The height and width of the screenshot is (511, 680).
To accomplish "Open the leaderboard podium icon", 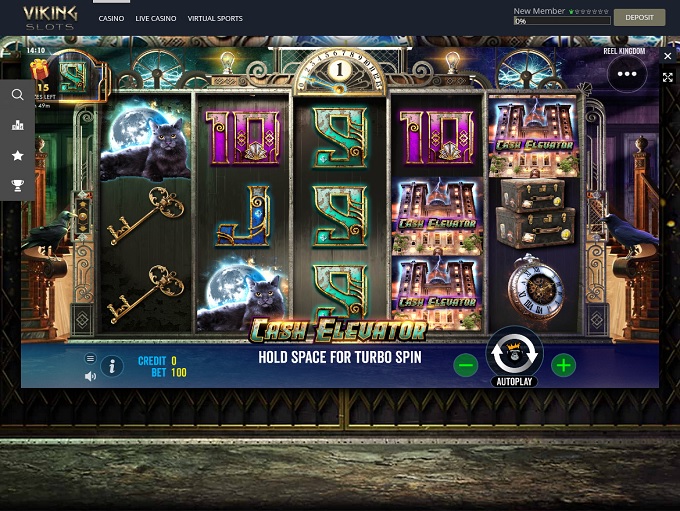I will click(x=17, y=125).
